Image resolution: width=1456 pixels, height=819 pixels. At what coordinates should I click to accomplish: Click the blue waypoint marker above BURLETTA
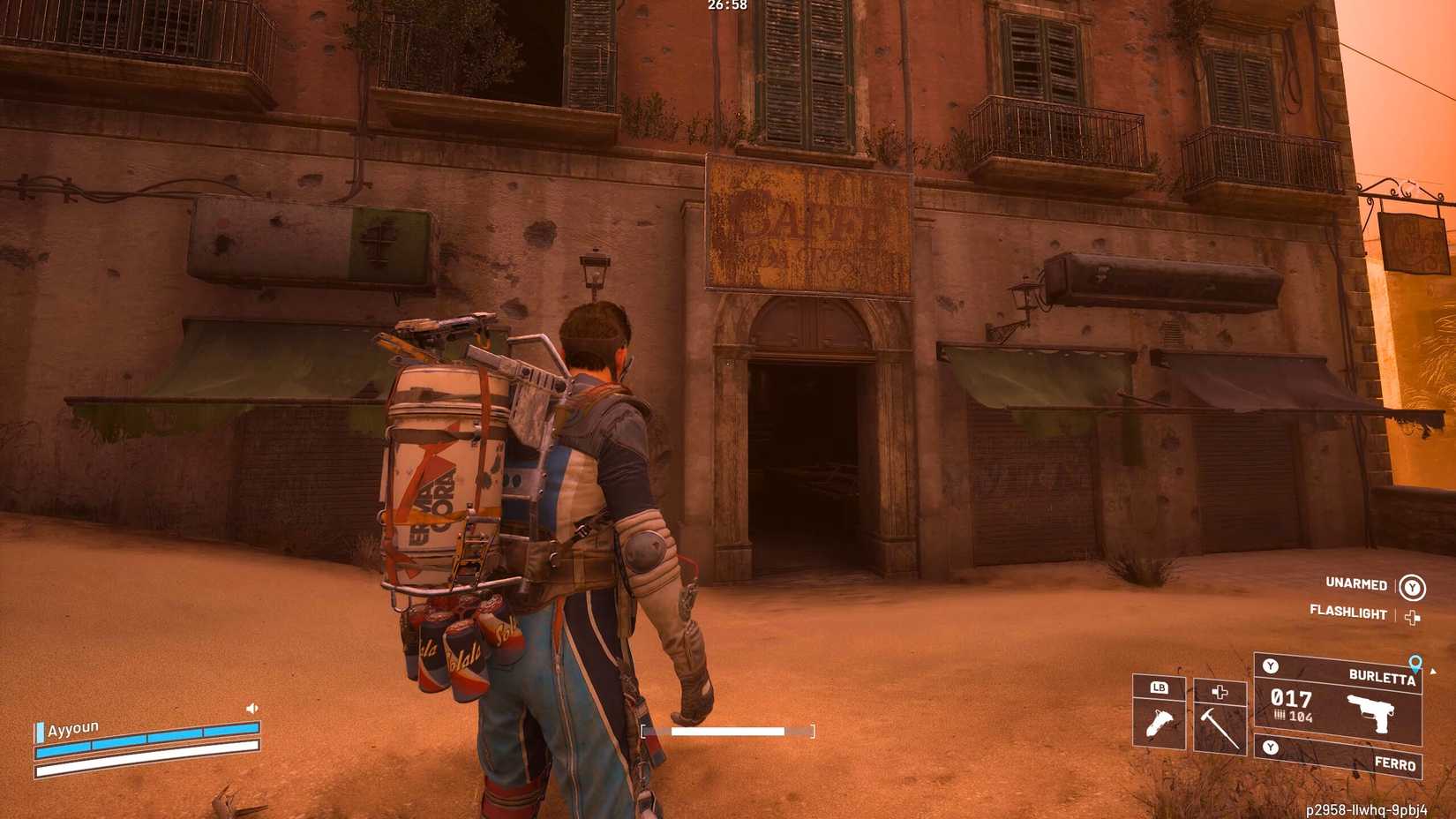pyautogui.click(x=1415, y=664)
